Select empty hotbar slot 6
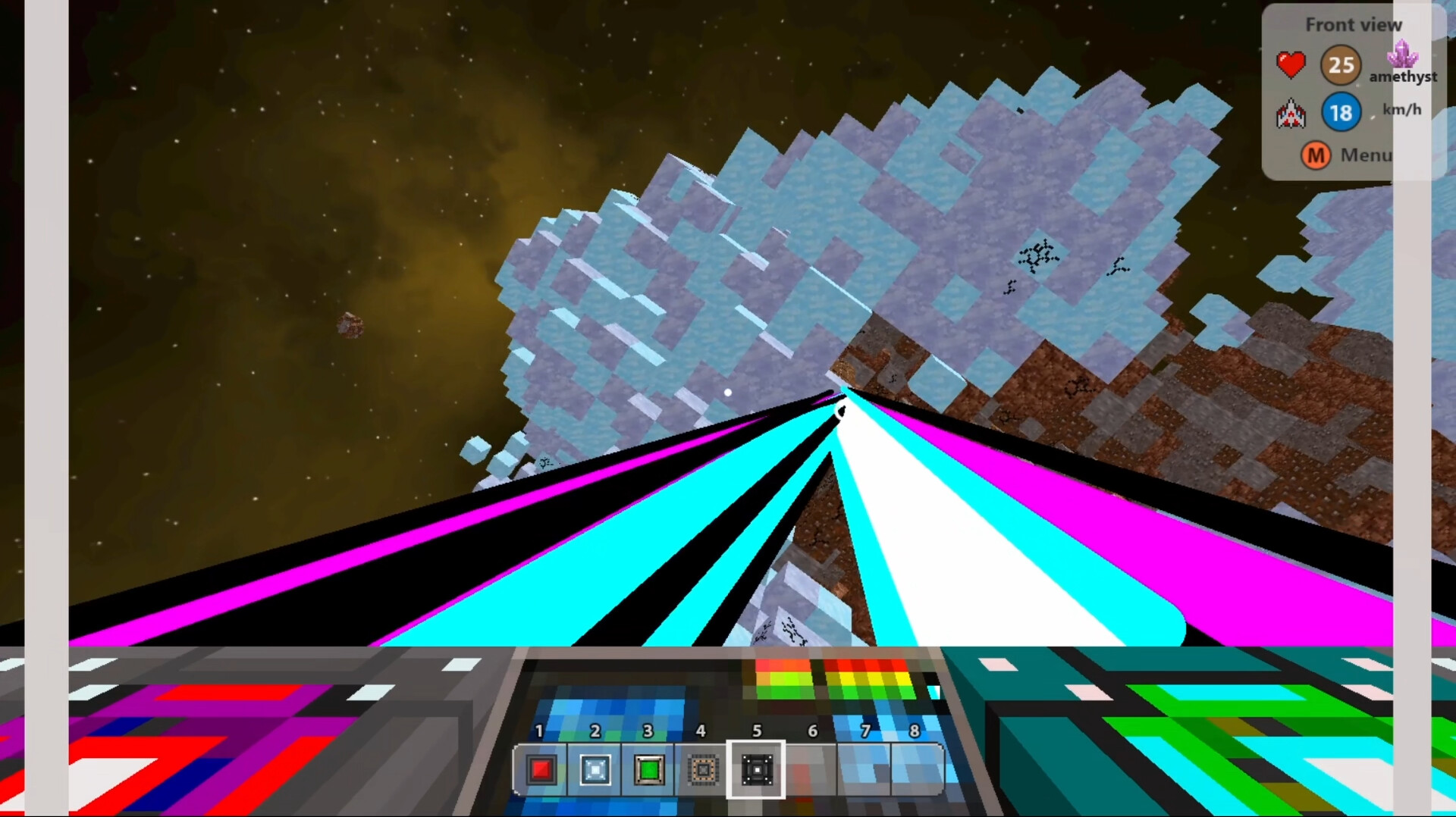This screenshot has height=817, width=1456. point(811,770)
